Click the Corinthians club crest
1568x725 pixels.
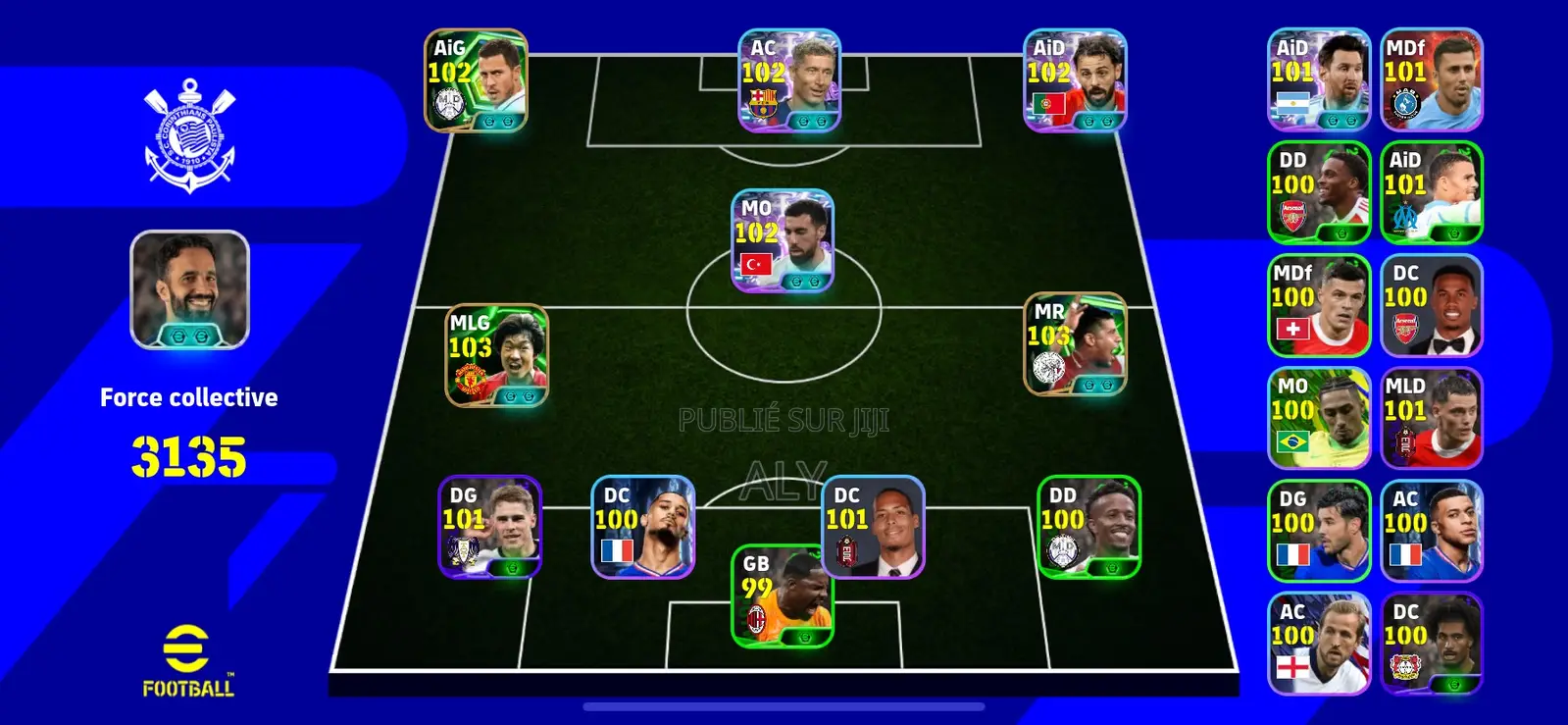190,136
